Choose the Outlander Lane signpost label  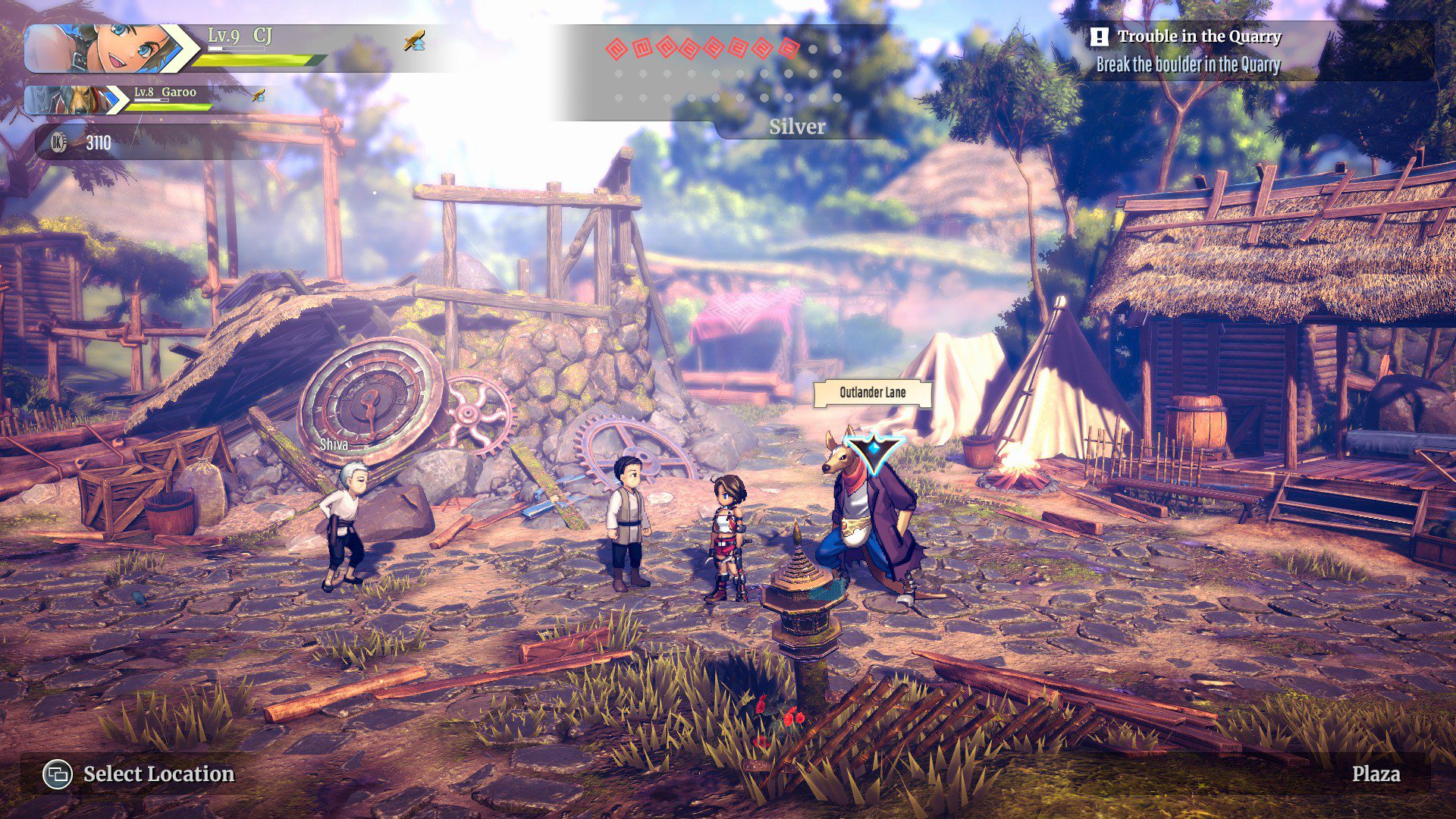click(x=872, y=393)
